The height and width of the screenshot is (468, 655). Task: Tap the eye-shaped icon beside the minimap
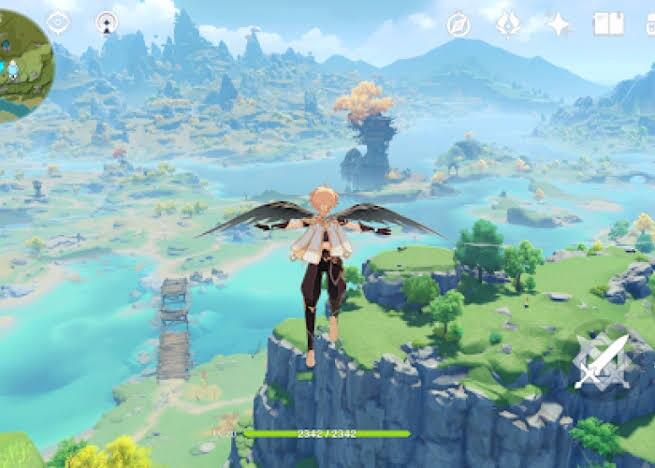[59, 22]
